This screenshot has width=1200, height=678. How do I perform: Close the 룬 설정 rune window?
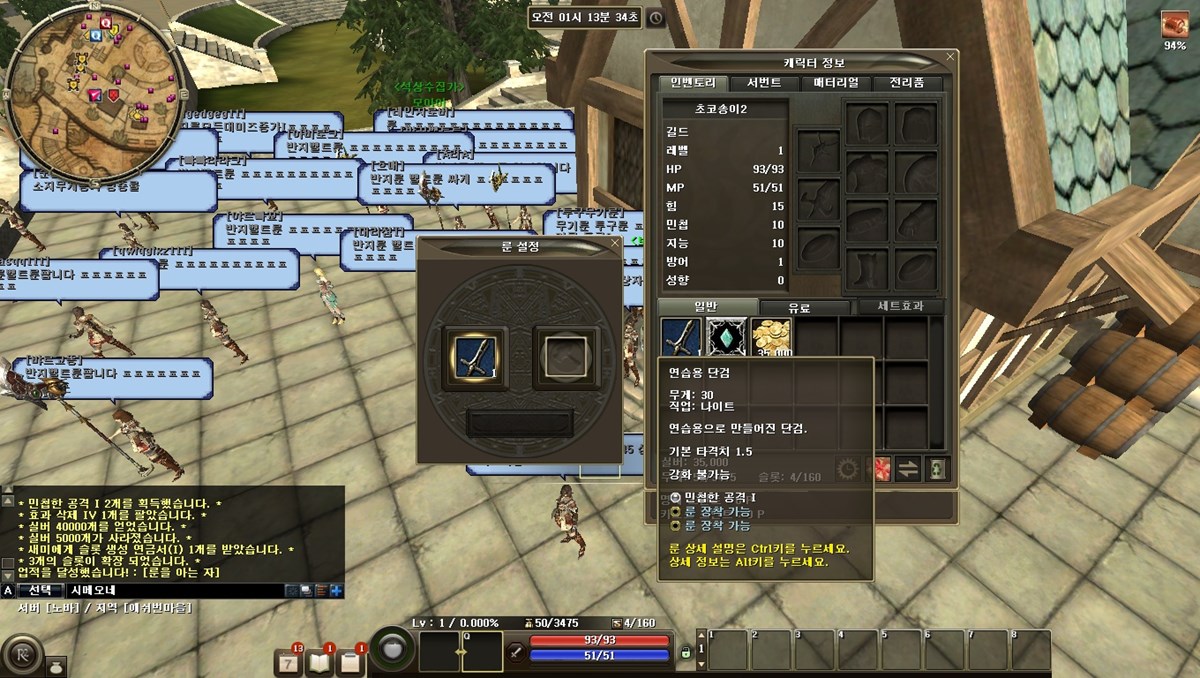(x=614, y=243)
